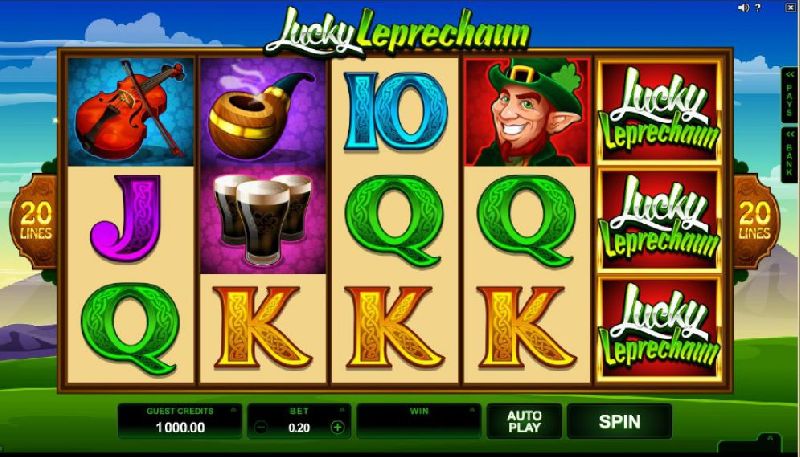Increase the bet with the plus button
The height and width of the screenshot is (457, 800).
point(337,427)
